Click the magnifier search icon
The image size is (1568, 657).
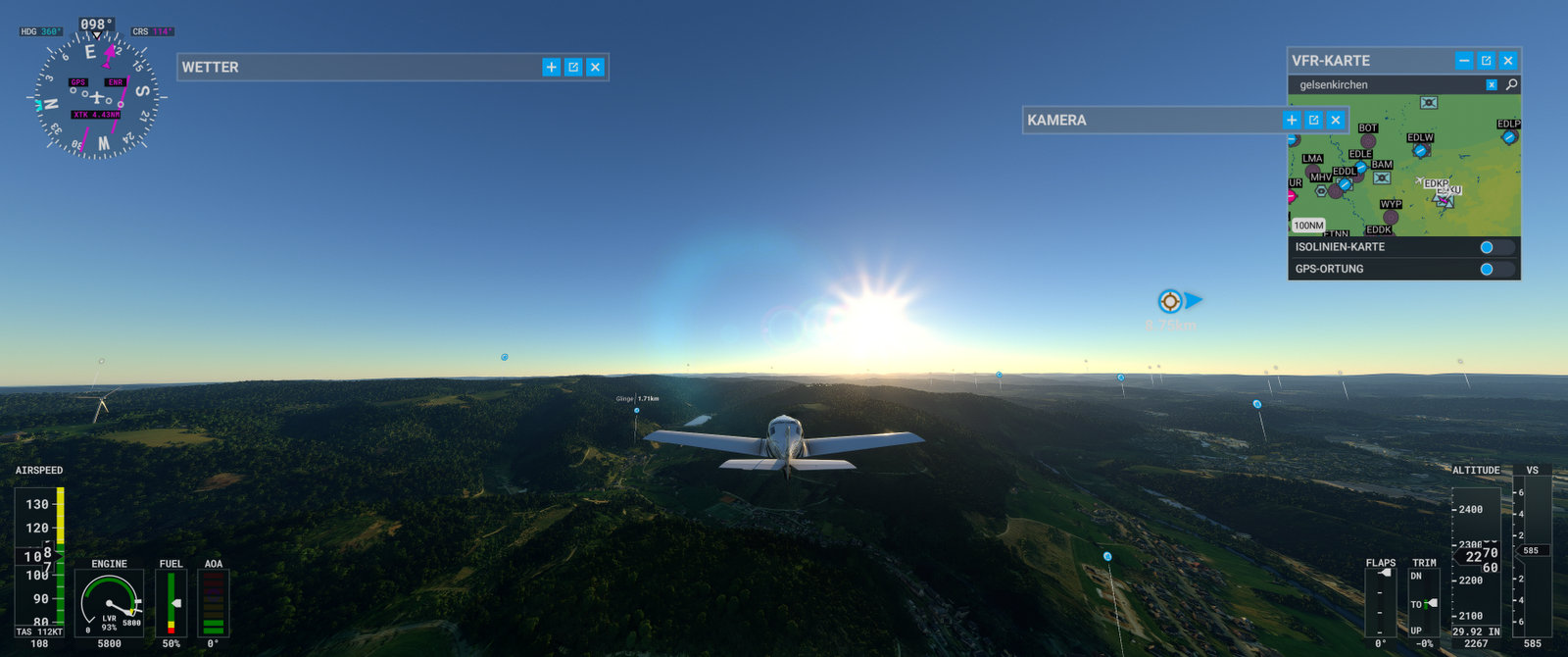[x=1511, y=85]
